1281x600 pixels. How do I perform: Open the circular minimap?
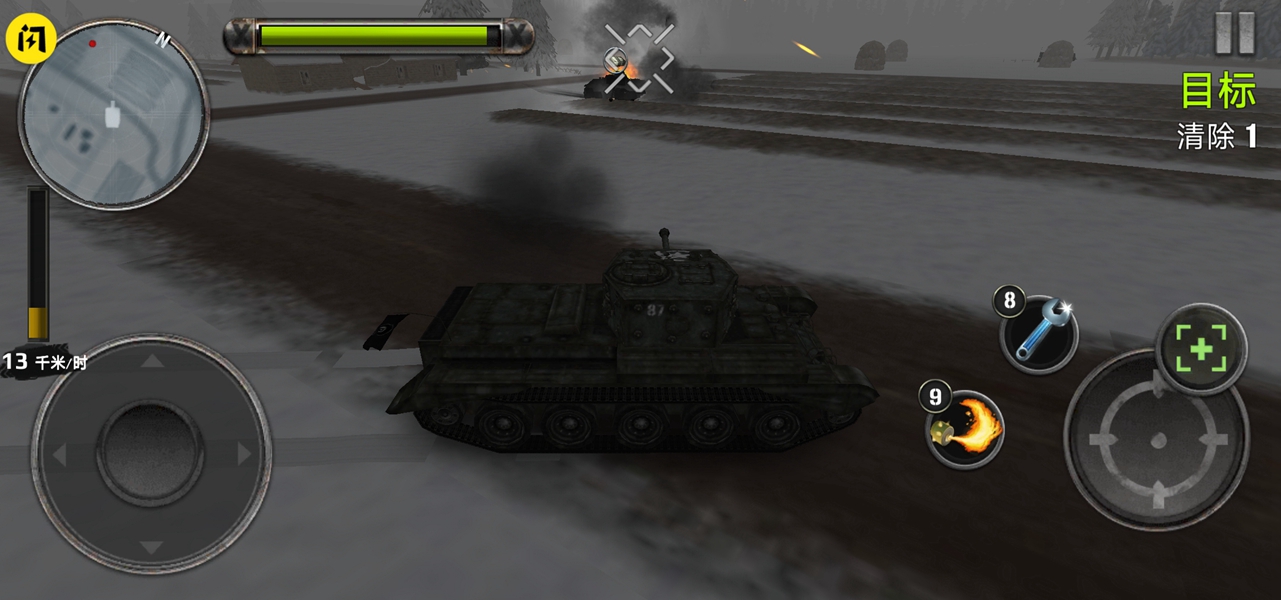coord(113,114)
